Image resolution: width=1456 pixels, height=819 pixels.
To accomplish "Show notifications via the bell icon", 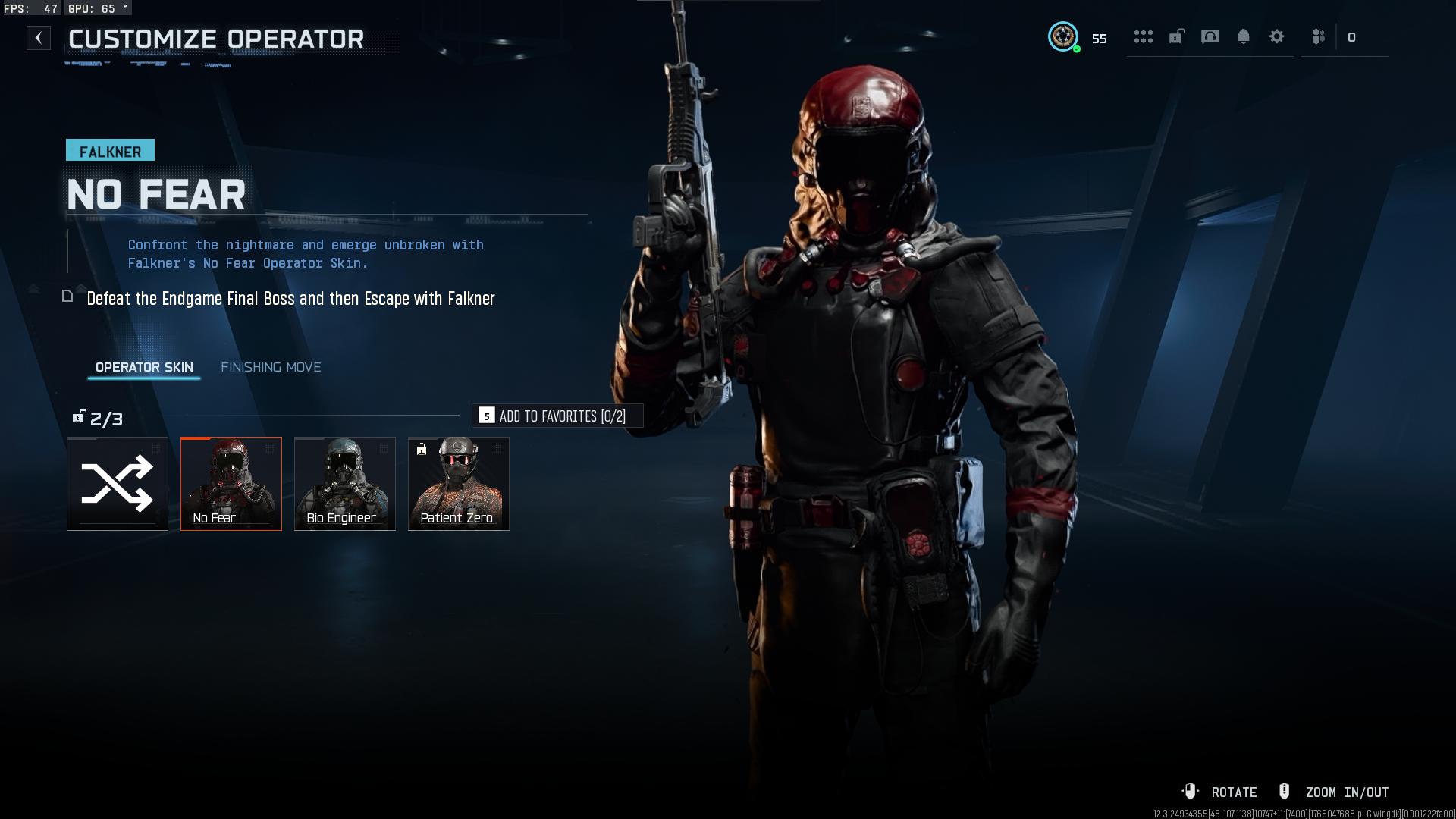I will tap(1243, 36).
